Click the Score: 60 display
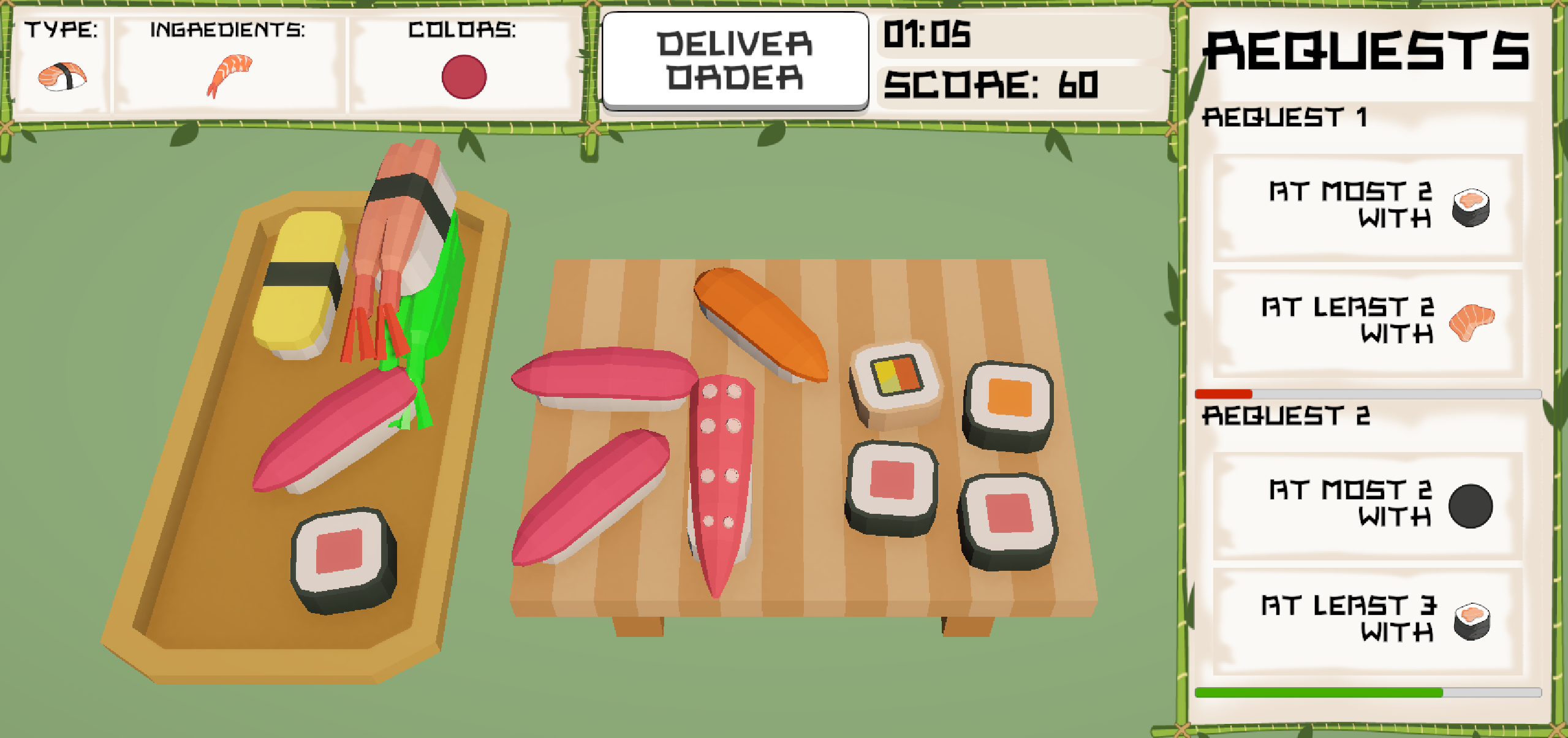 (993, 86)
